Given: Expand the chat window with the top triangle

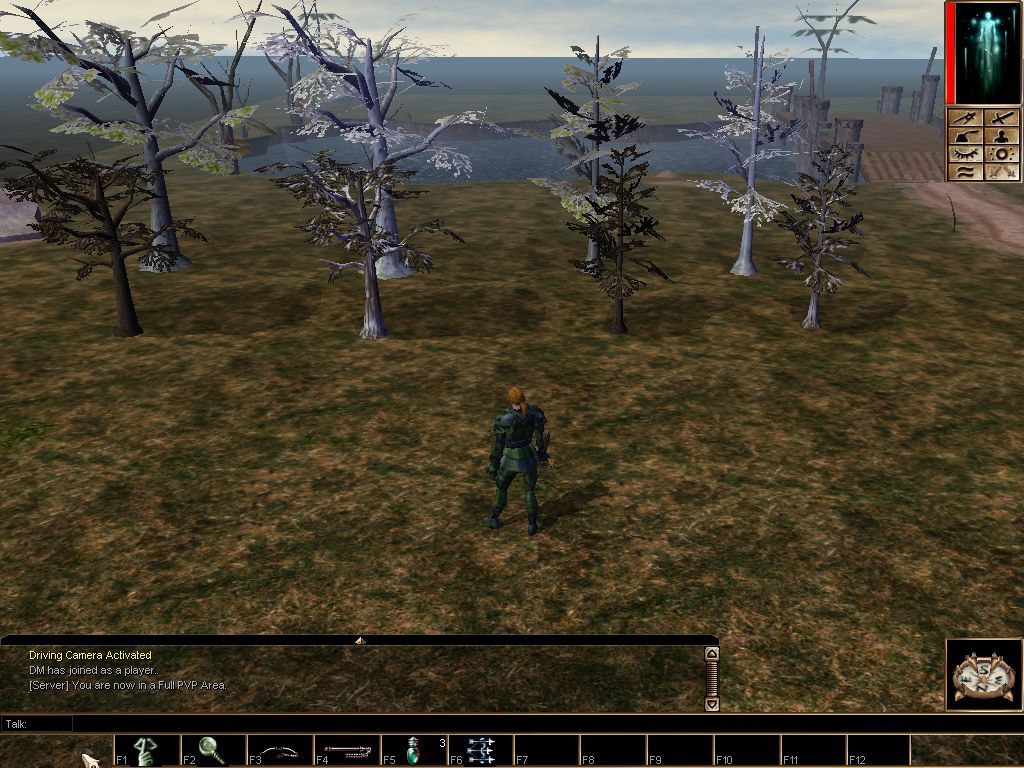Looking at the screenshot, I should (x=360, y=640).
